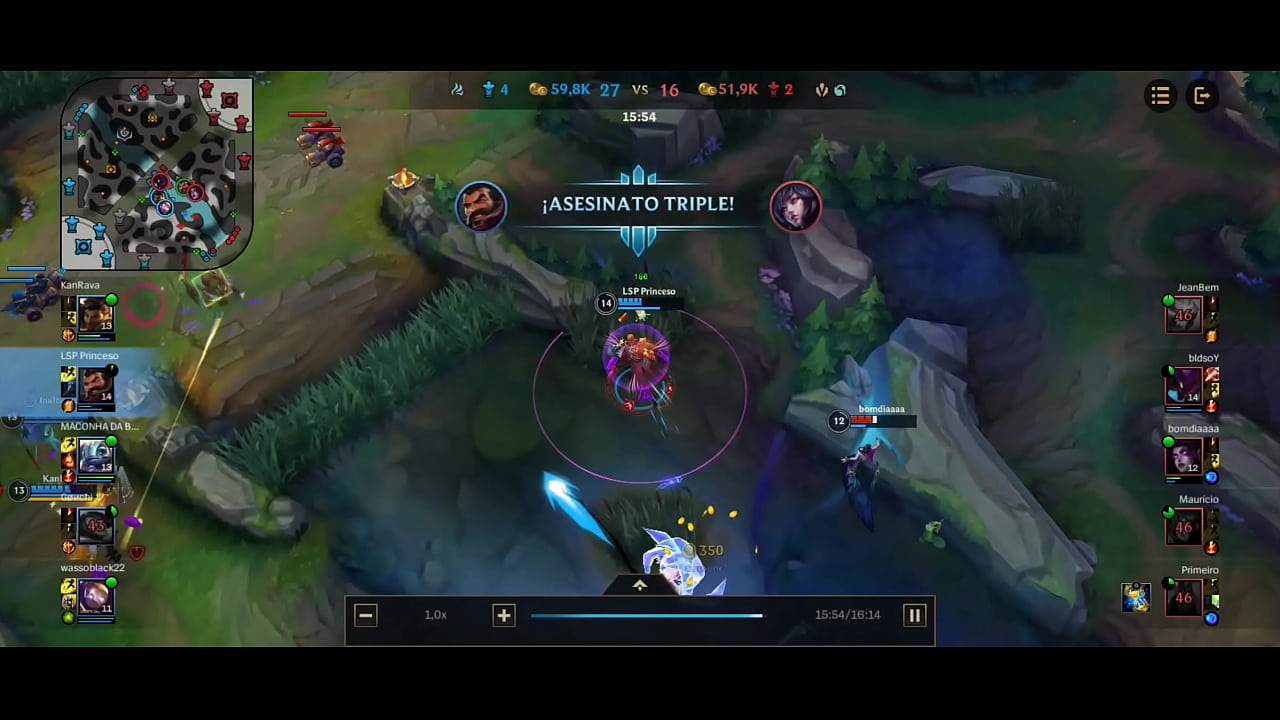The image size is (1280, 720).
Task: Exit the replay using the door-arrow icon
Action: 1202,96
